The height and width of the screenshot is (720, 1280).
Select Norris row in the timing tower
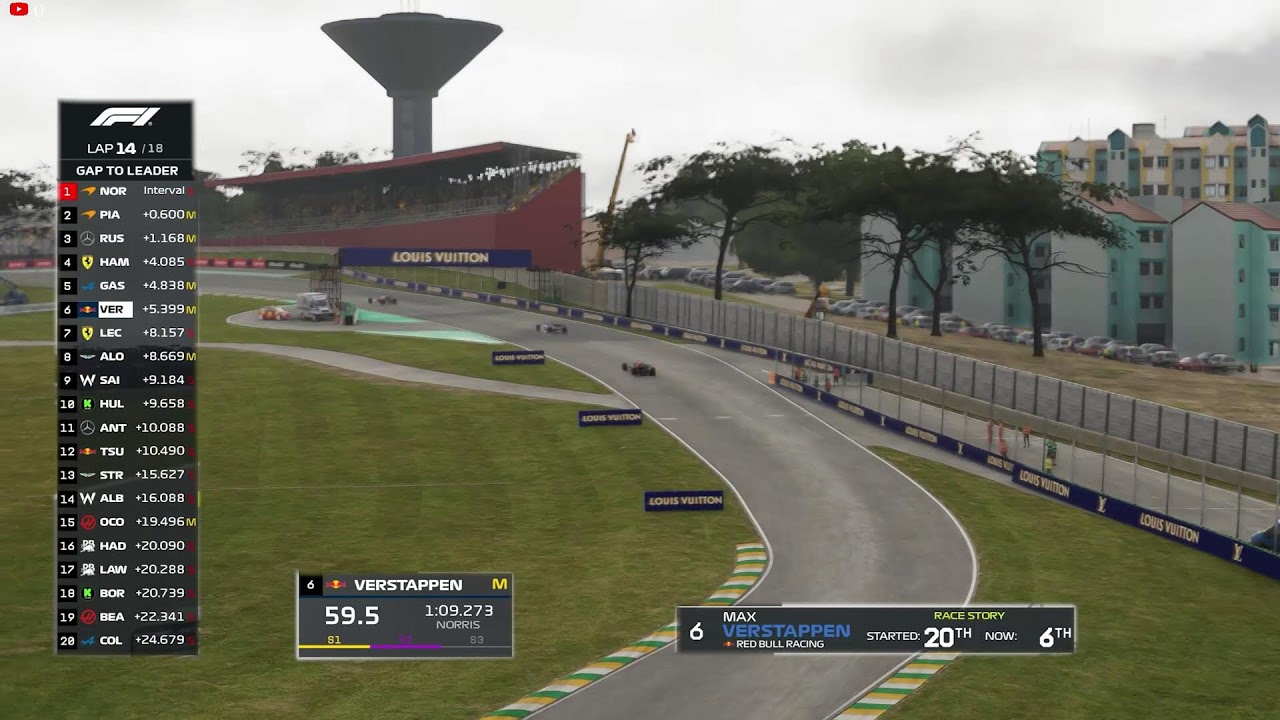(x=126, y=191)
